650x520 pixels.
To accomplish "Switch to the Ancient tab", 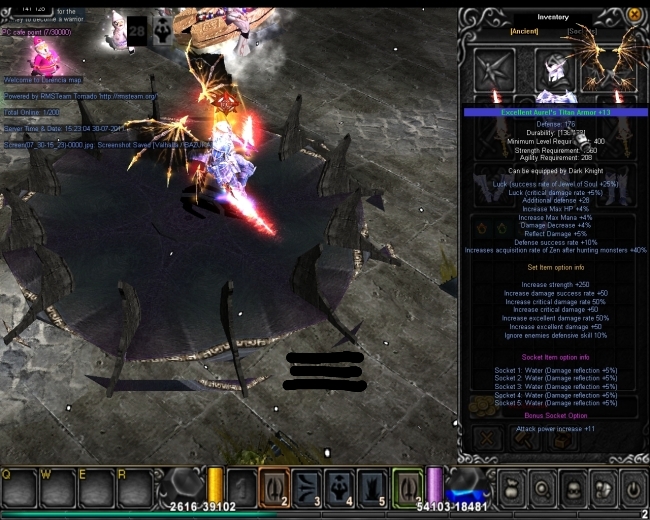I will pyautogui.click(x=524, y=31).
